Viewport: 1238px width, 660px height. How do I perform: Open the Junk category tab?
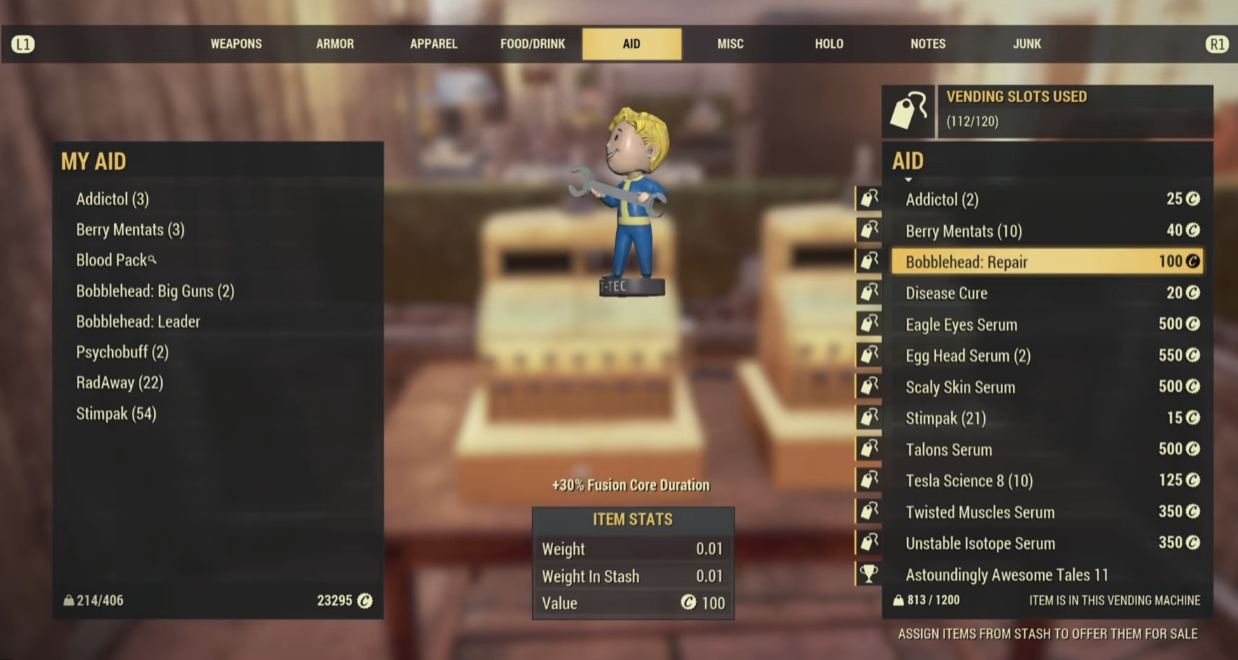click(x=1027, y=44)
